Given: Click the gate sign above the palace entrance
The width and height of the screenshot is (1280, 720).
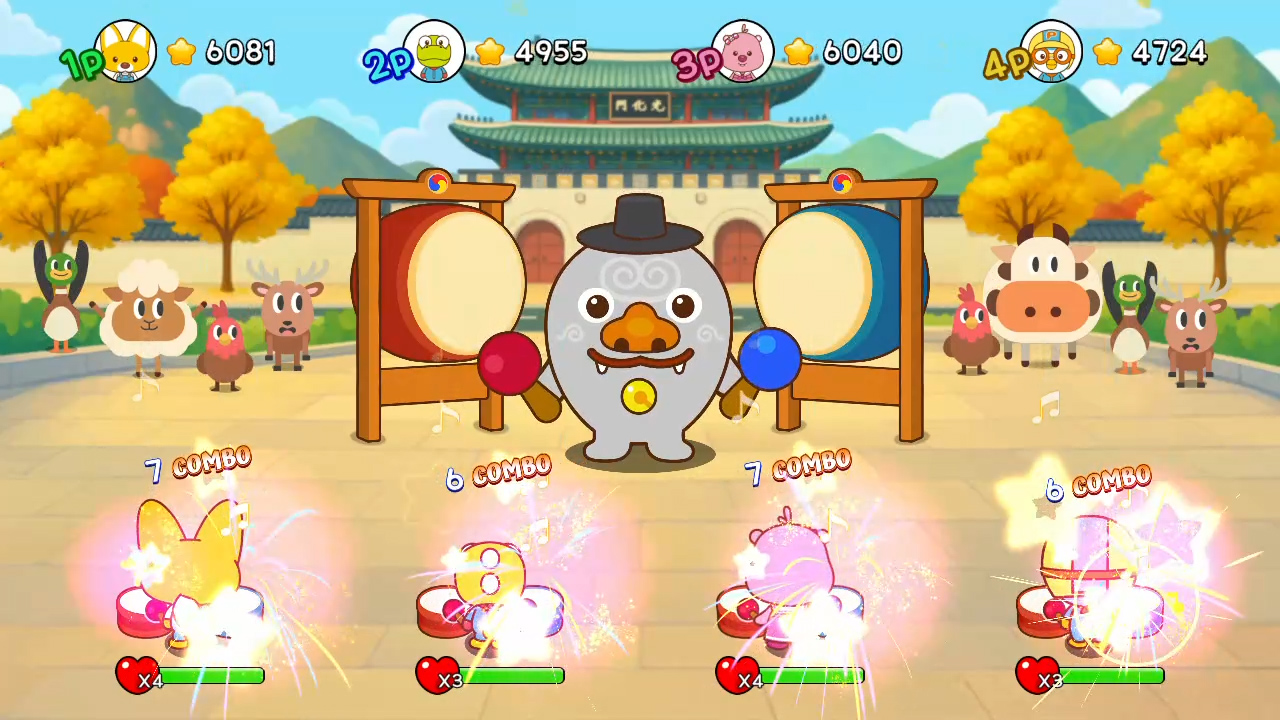Looking at the screenshot, I should pyautogui.click(x=640, y=104).
